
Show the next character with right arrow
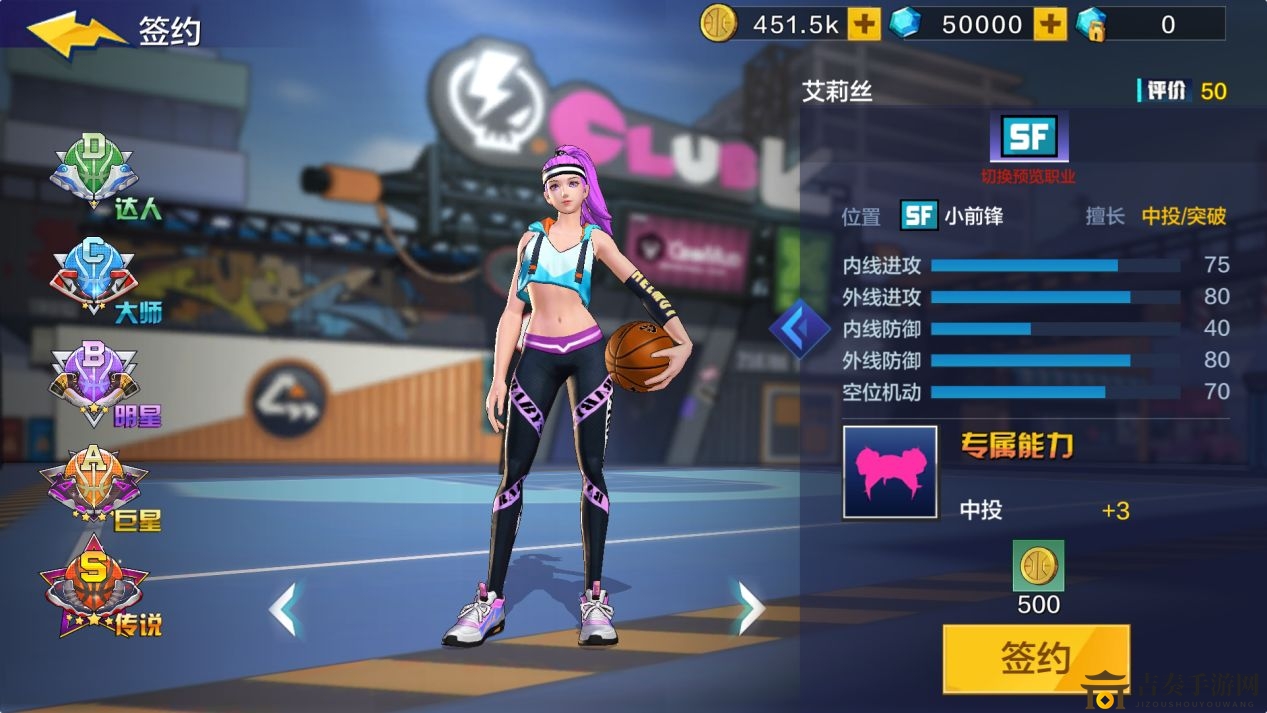pyautogui.click(x=749, y=607)
